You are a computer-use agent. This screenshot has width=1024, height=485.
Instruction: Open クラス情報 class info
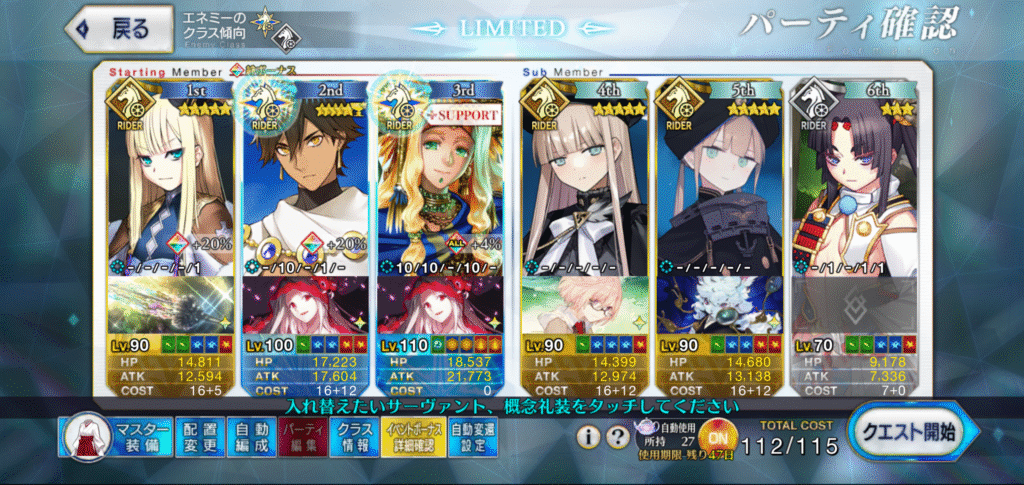point(354,437)
